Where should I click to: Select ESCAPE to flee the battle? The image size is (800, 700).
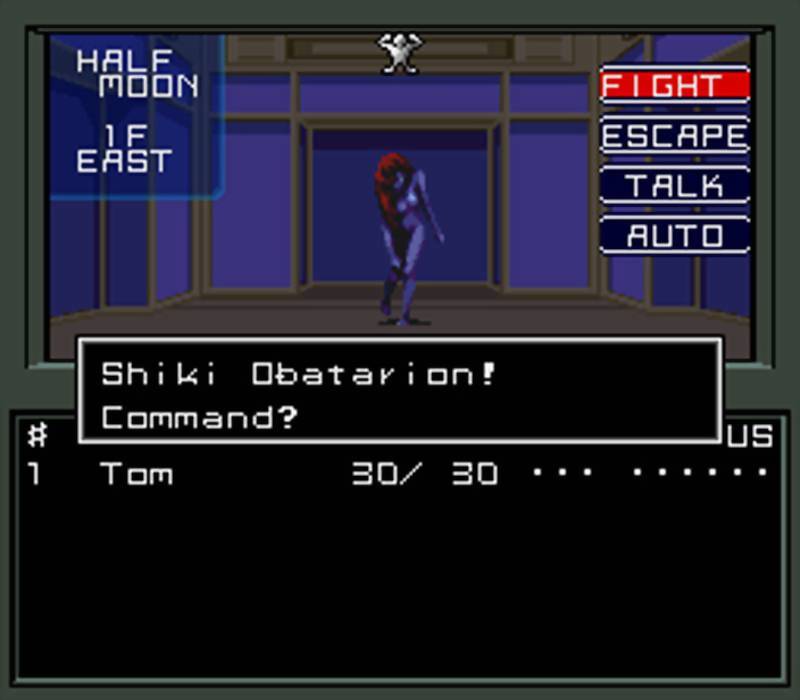674,136
